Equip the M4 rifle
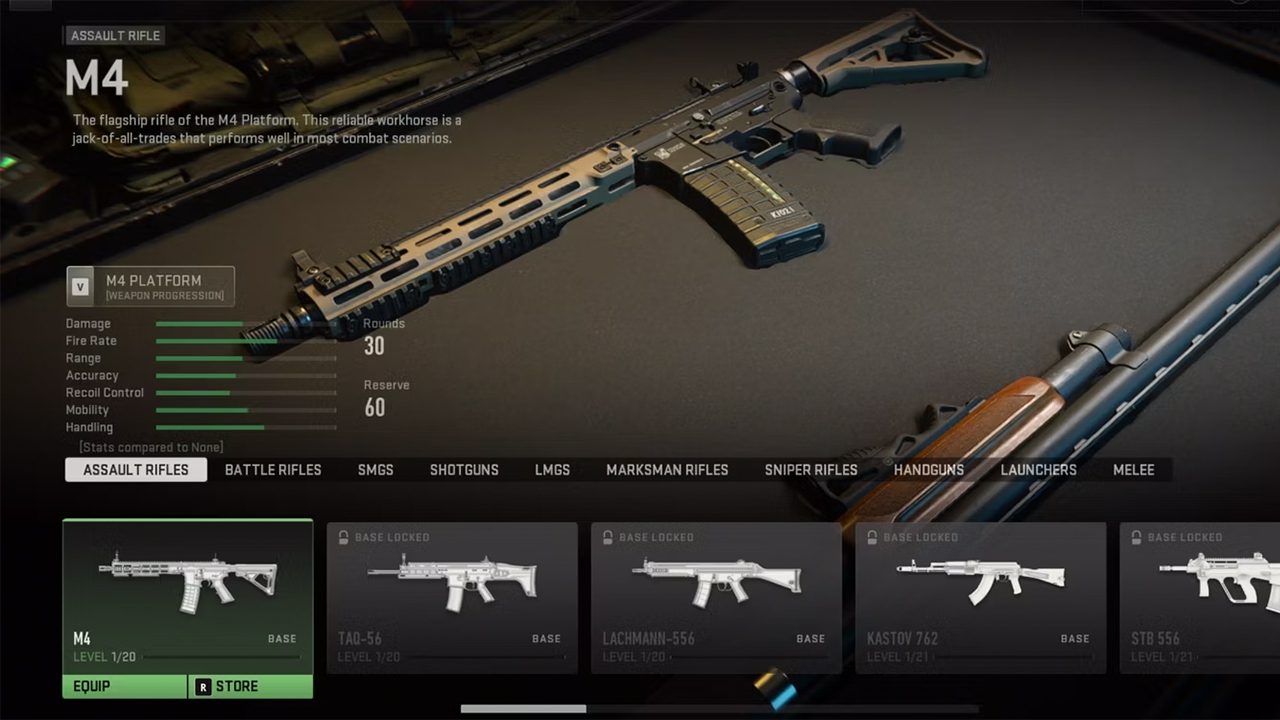1280x720 pixels. (124, 686)
